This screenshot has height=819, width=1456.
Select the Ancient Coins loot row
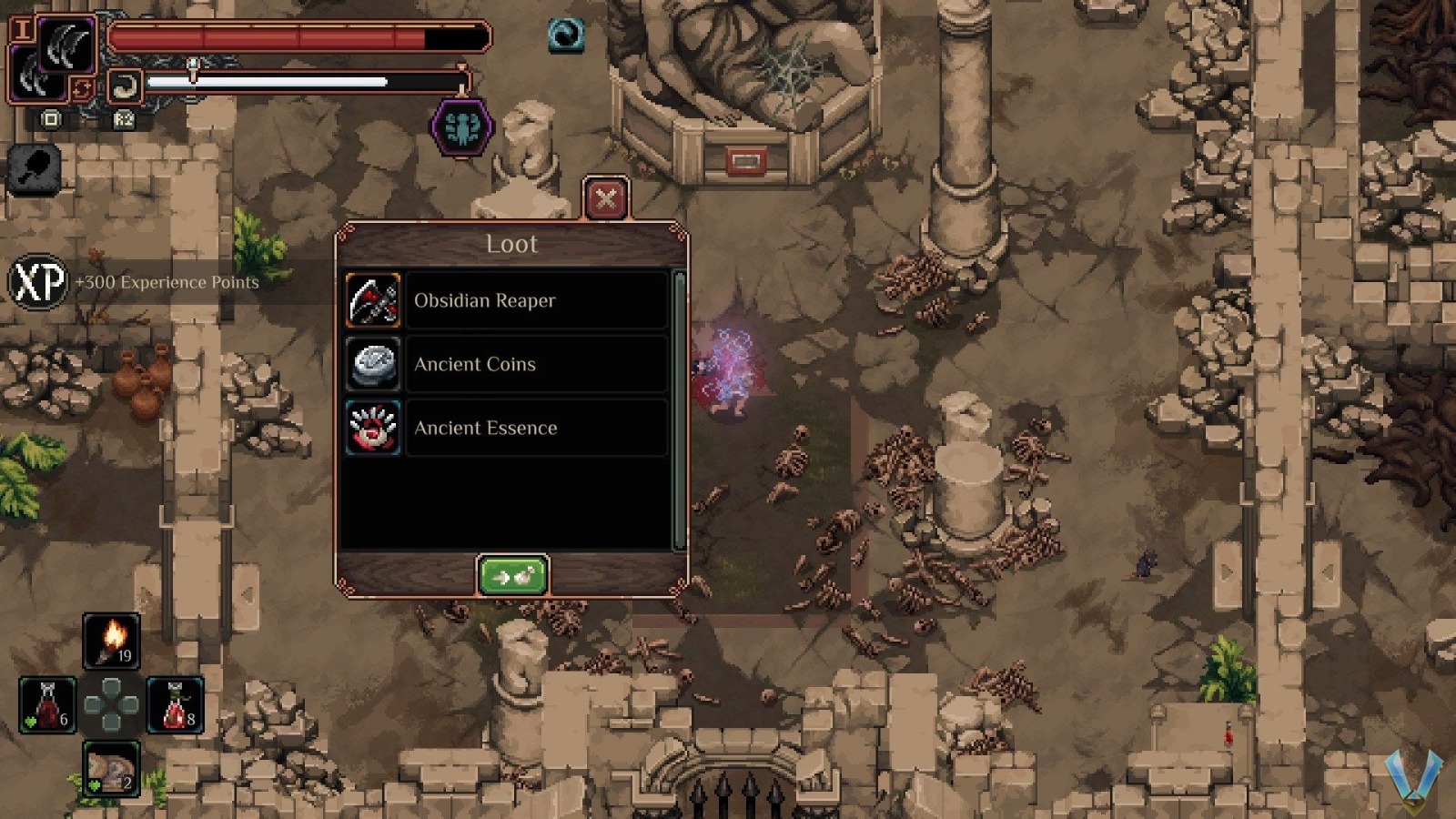click(x=507, y=364)
